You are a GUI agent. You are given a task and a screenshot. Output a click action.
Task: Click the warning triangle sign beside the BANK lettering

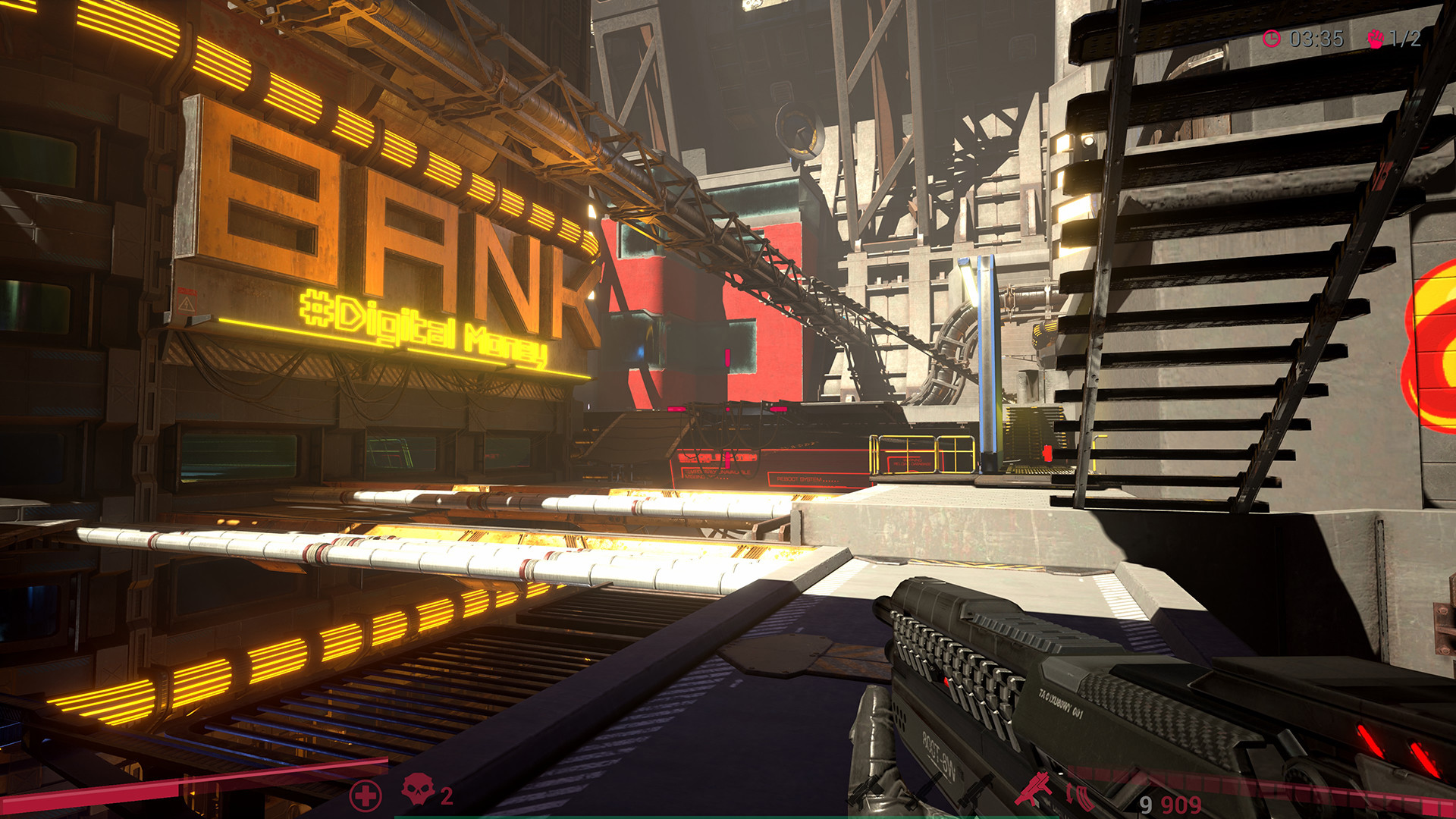coord(186,303)
